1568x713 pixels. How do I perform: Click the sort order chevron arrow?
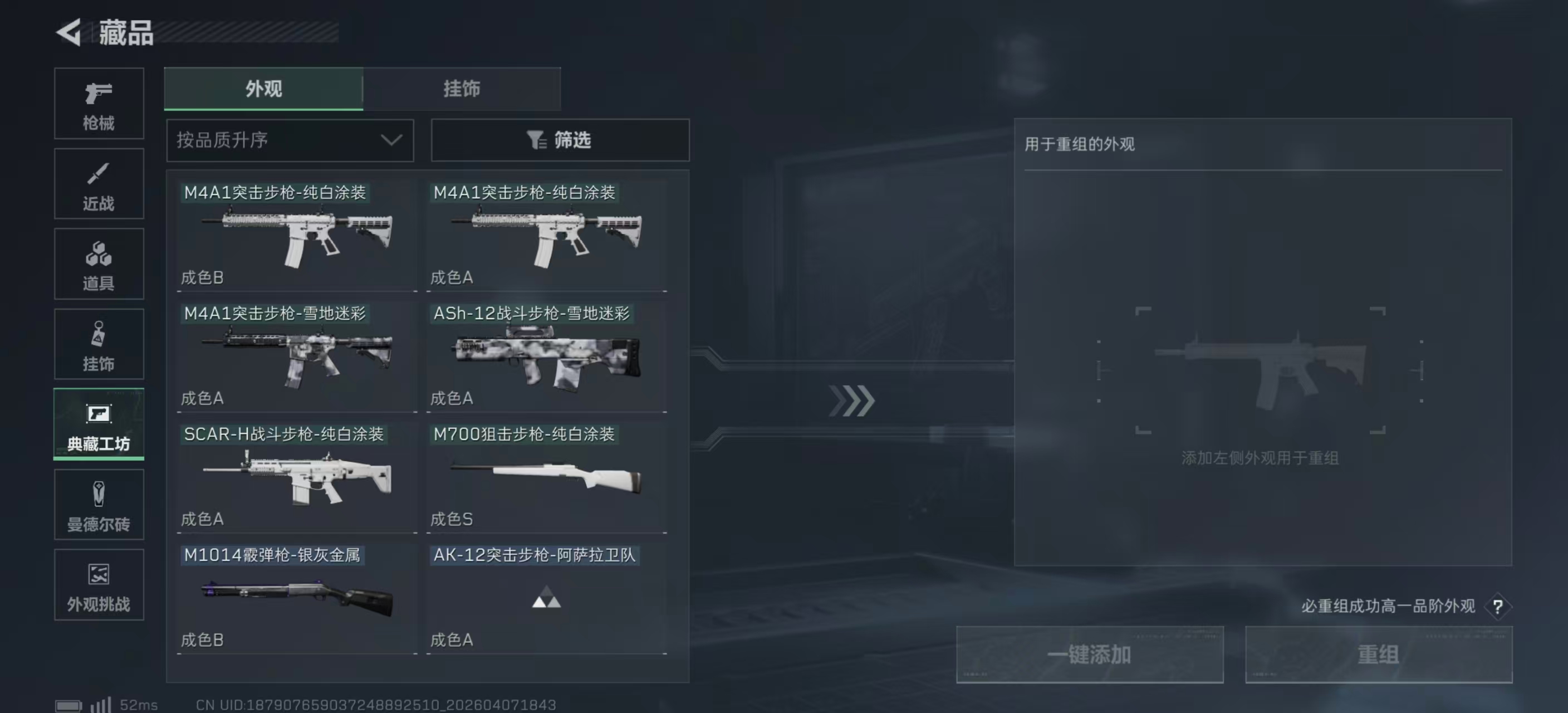391,140
